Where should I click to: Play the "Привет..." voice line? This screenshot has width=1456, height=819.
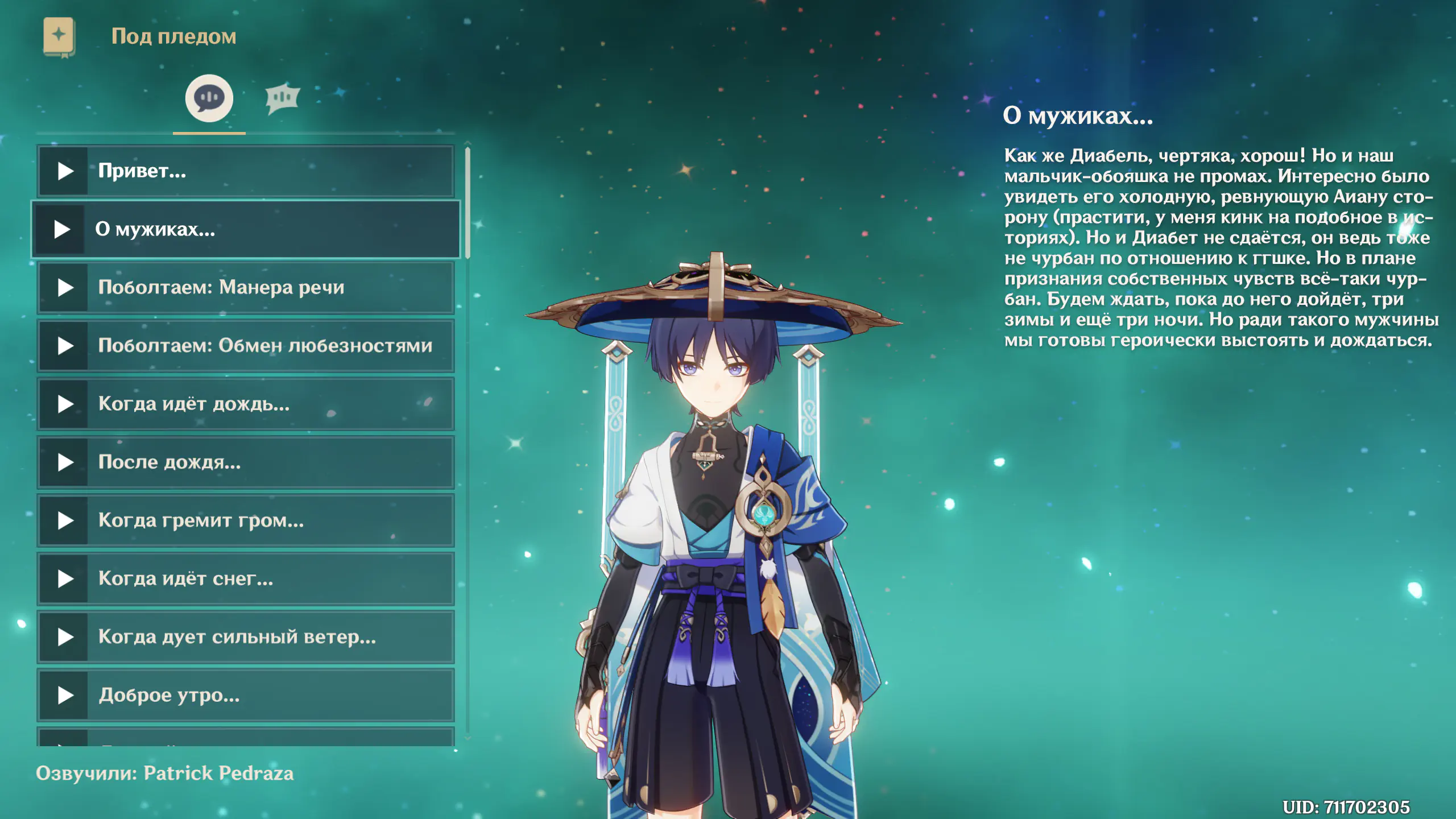click(65, 171)
